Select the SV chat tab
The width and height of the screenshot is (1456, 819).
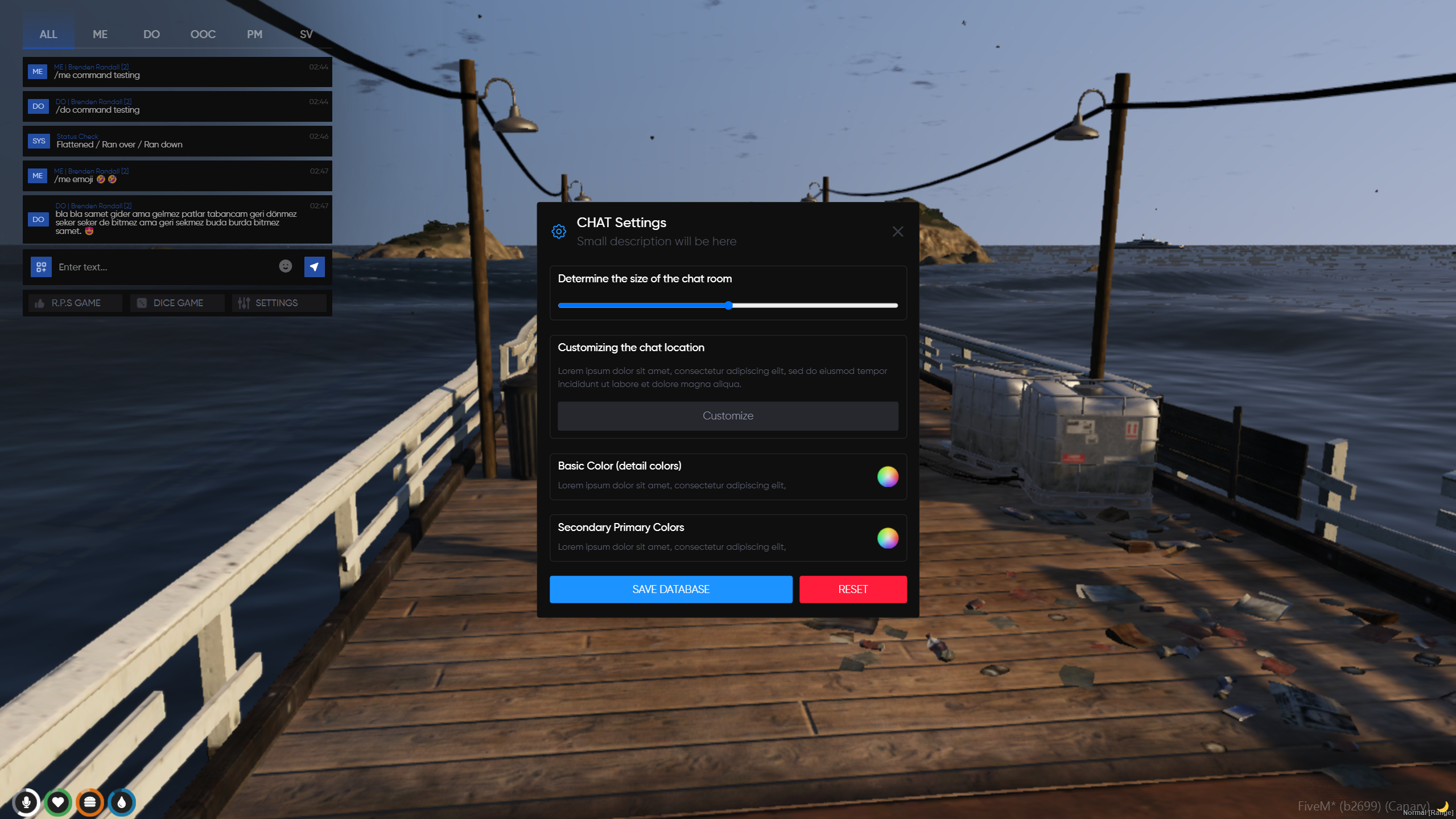306,34
